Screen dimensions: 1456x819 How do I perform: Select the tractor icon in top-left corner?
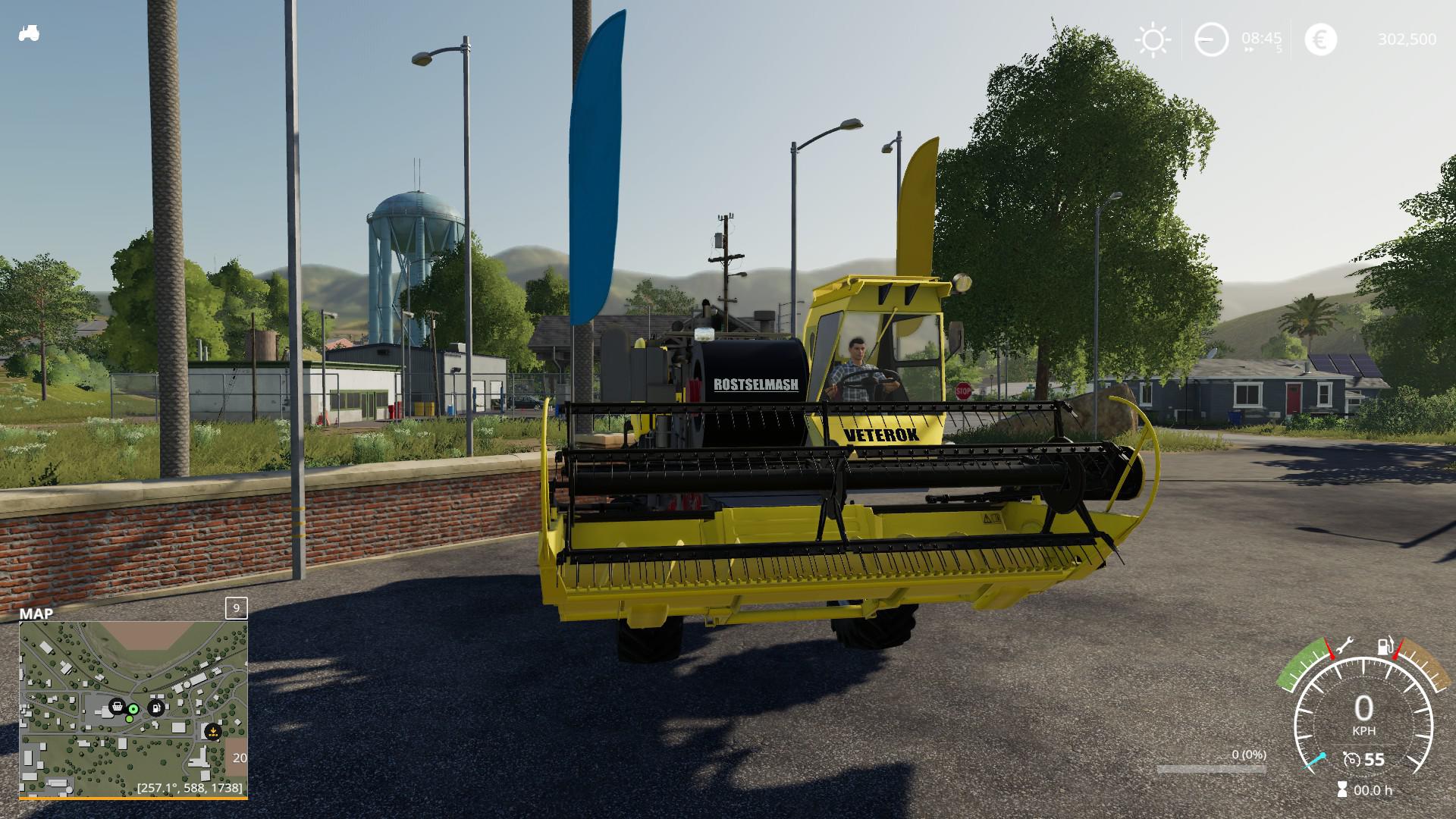(28, 33)
